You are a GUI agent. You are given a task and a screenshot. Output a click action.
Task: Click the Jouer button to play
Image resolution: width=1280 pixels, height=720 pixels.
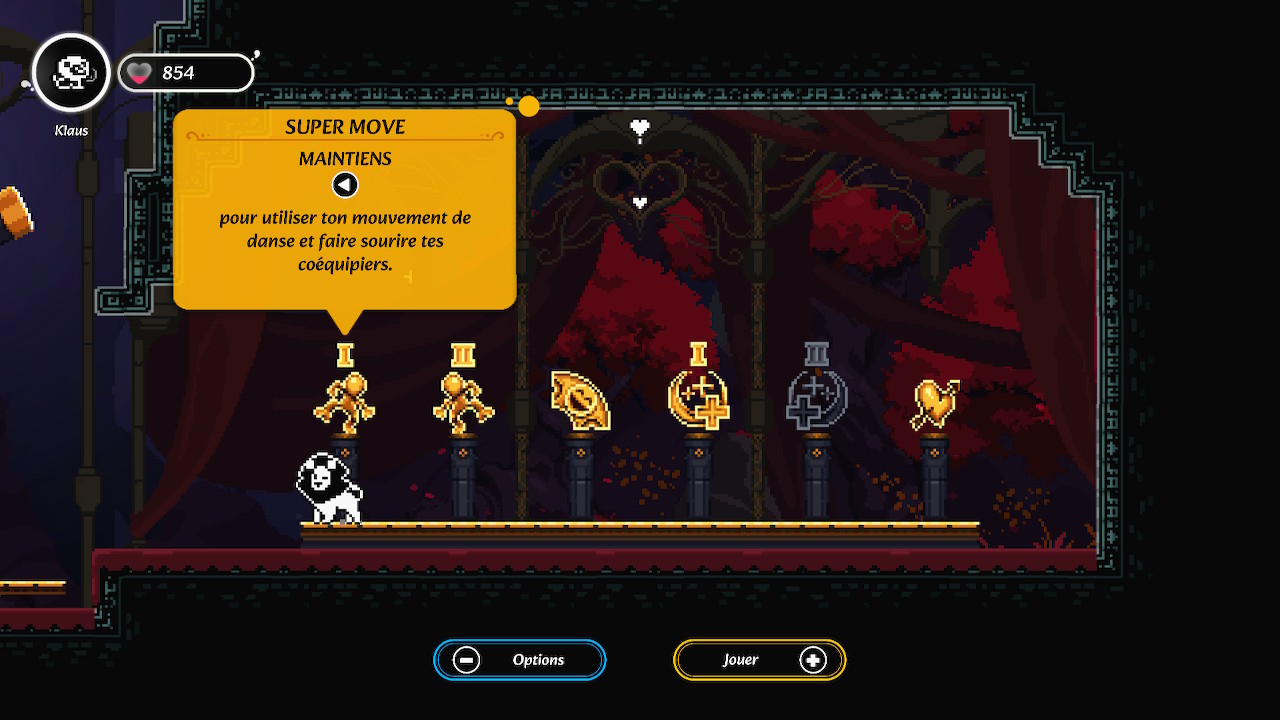(759, 660)
